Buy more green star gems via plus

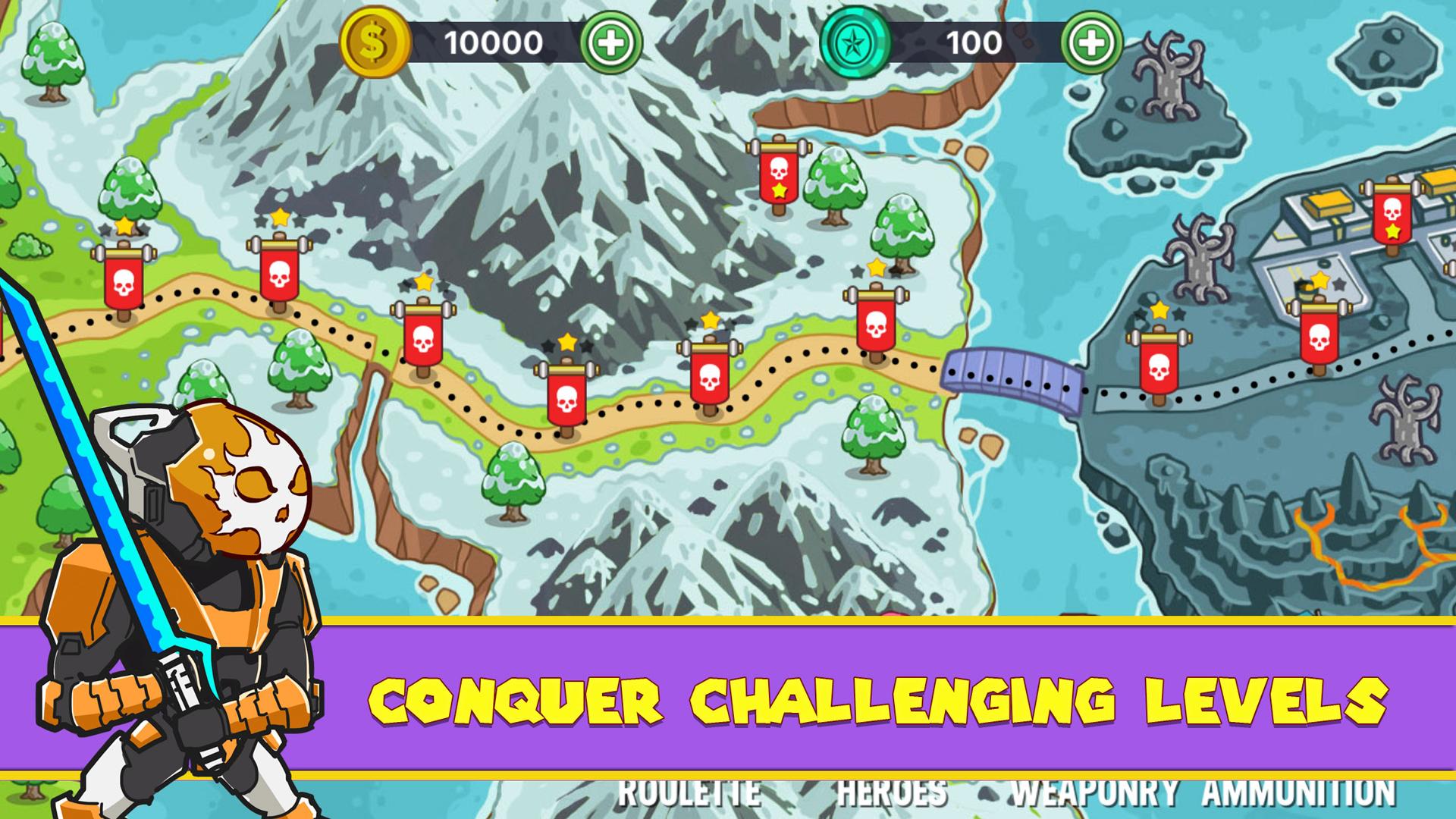[x=1091, y=42]
